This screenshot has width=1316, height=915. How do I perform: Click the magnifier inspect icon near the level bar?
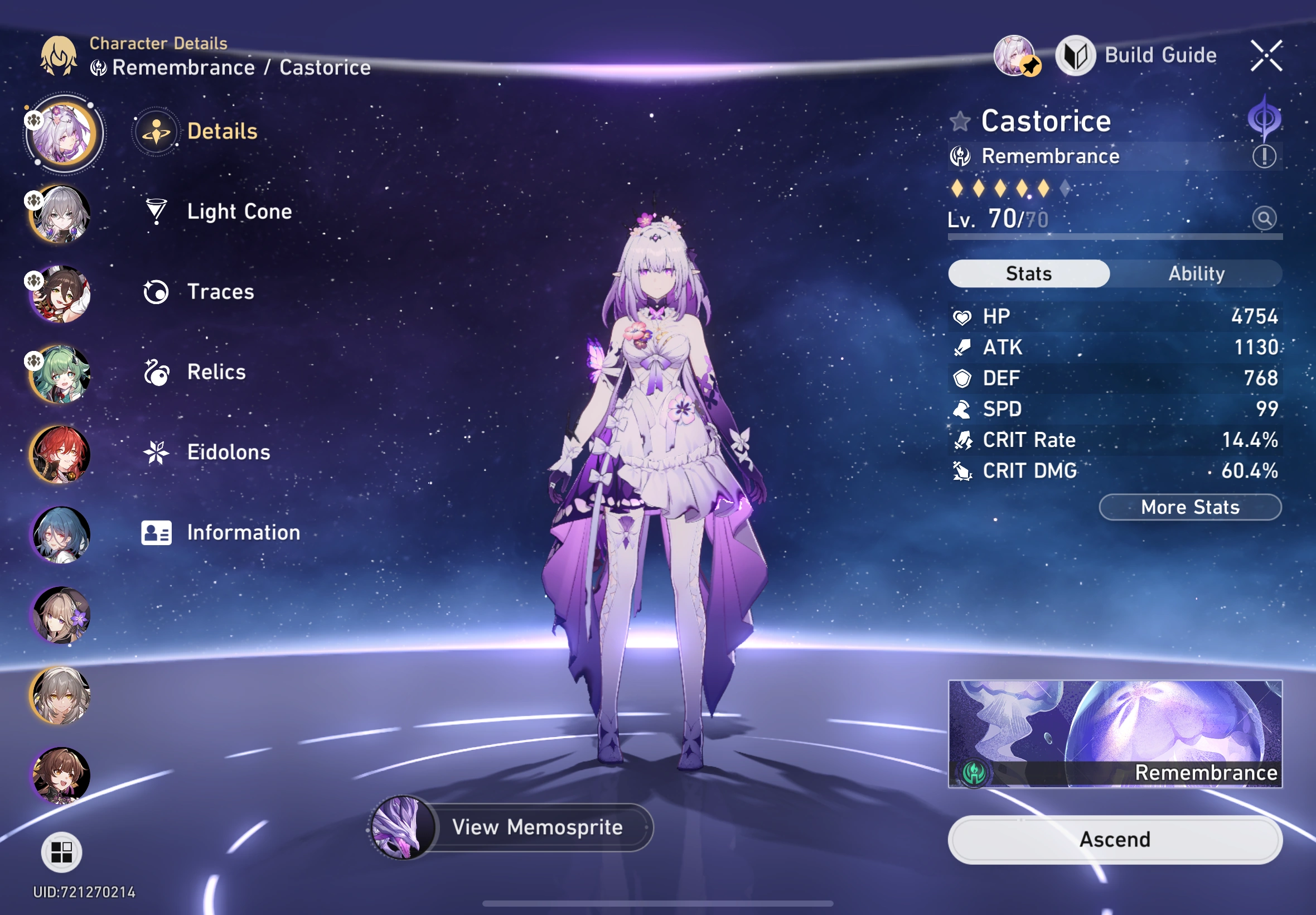[x=1265, y=219]
